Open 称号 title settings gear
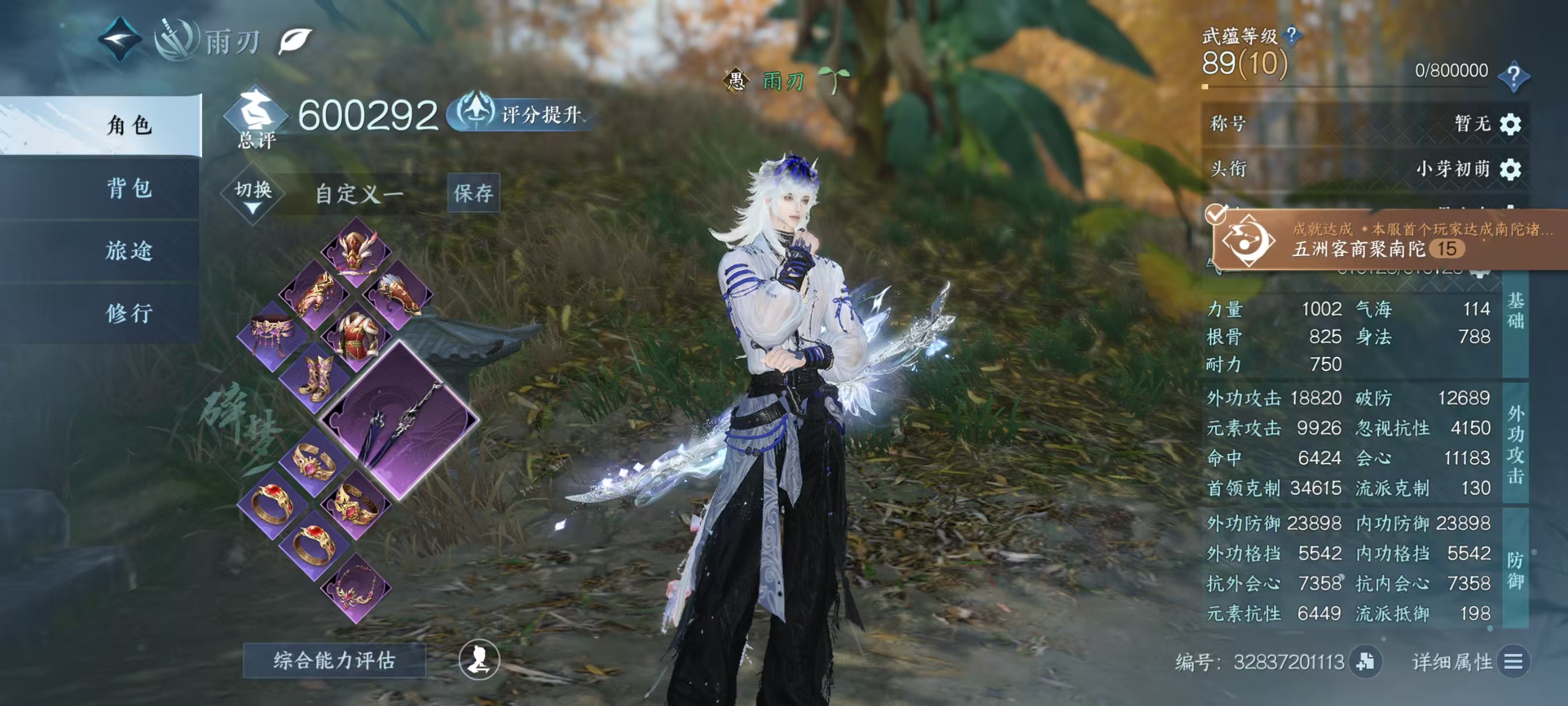 1510,124
